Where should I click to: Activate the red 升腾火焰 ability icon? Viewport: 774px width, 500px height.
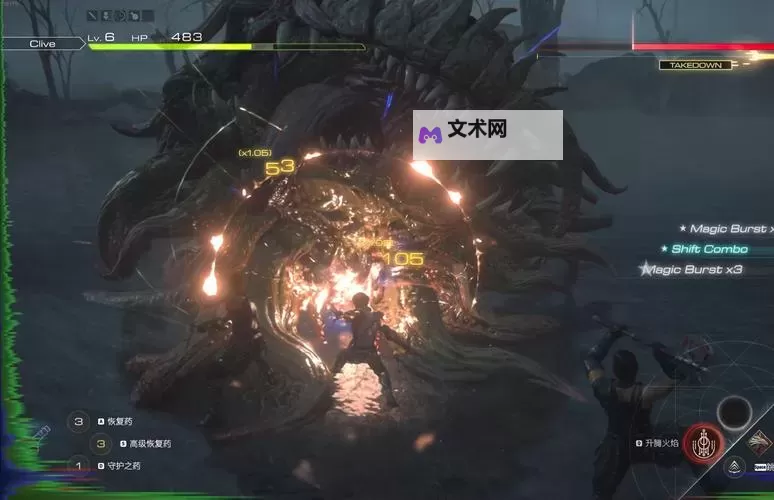click(x=702, y=443)
